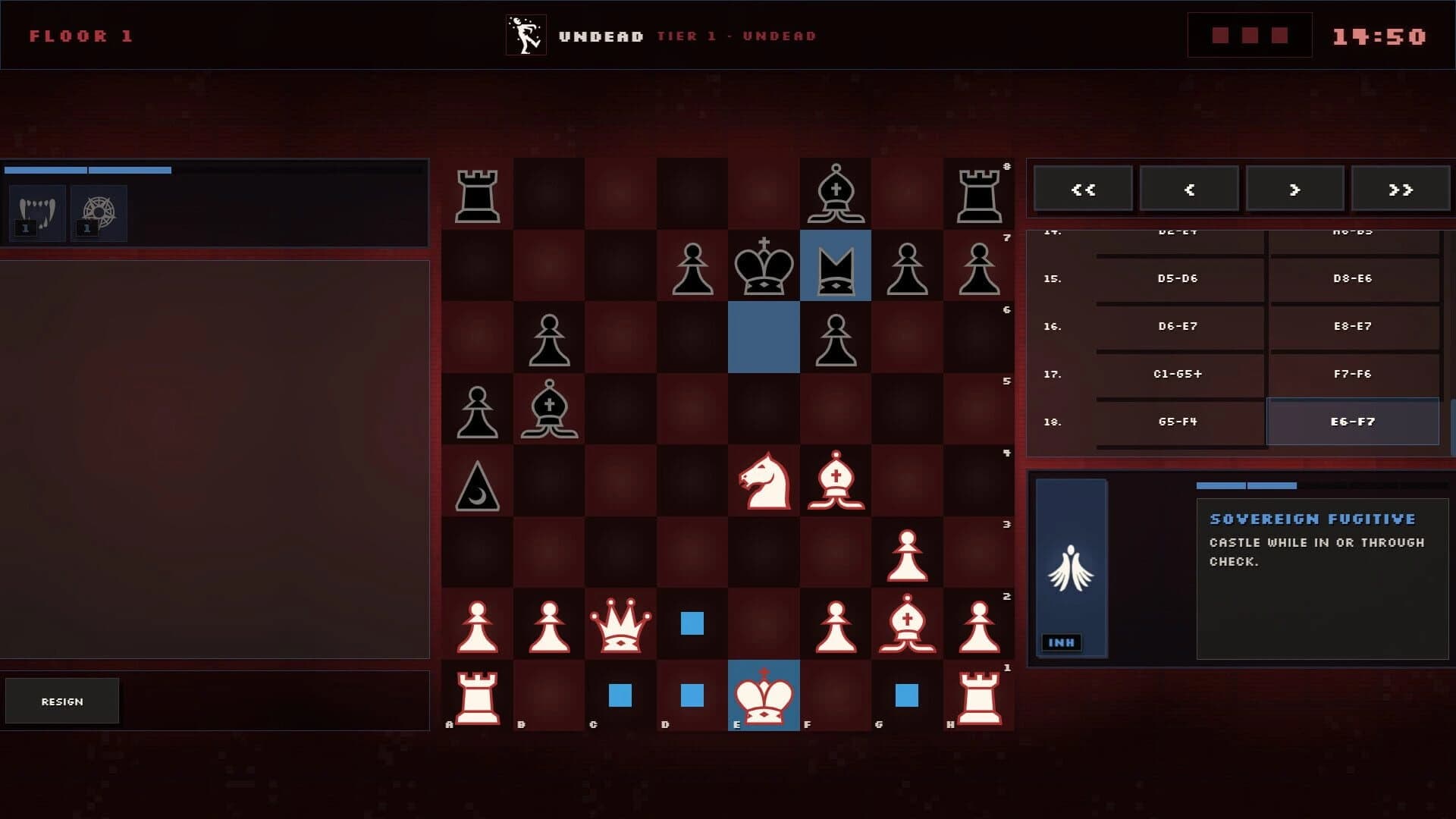
Task: Skip to latest move with double-right arrow
Action: (x=1401, y=188)
